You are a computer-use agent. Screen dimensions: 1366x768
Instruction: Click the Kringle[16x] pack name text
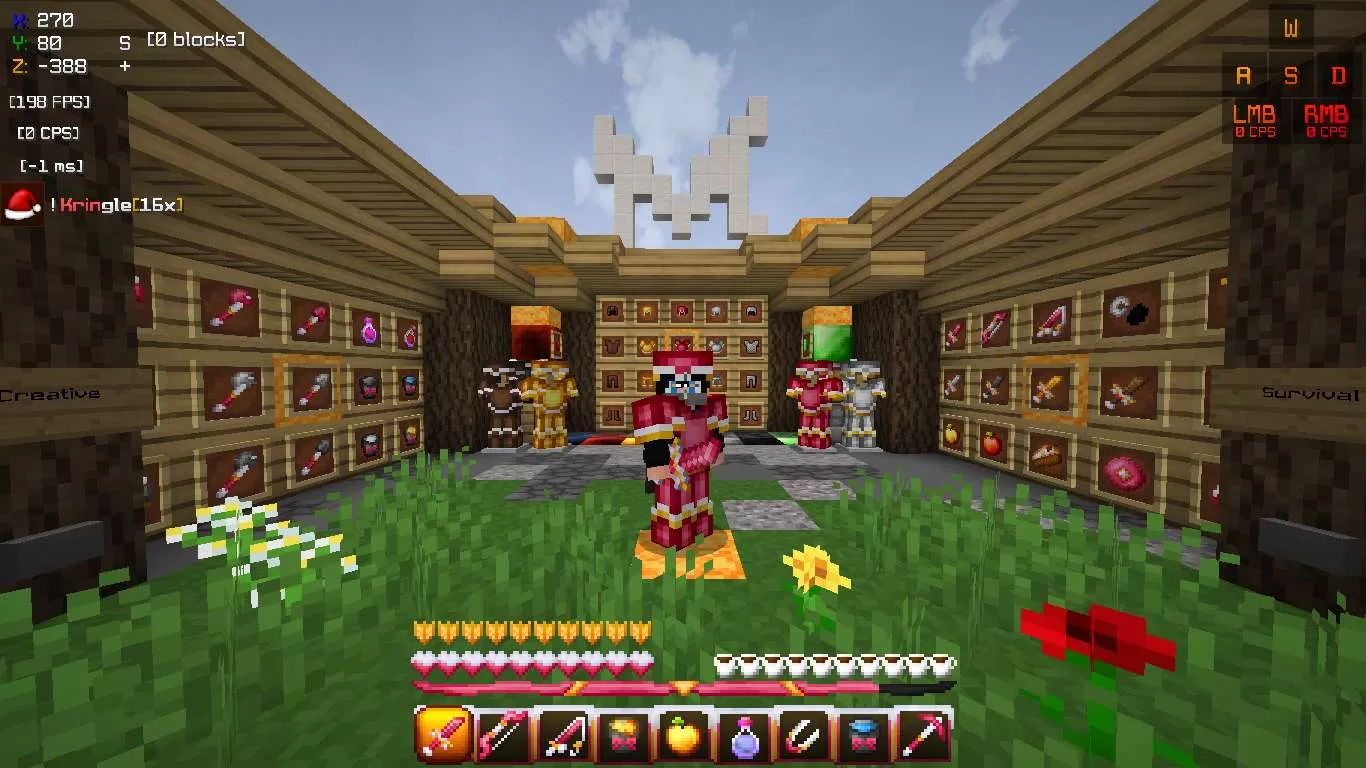[x=120, y=207]
